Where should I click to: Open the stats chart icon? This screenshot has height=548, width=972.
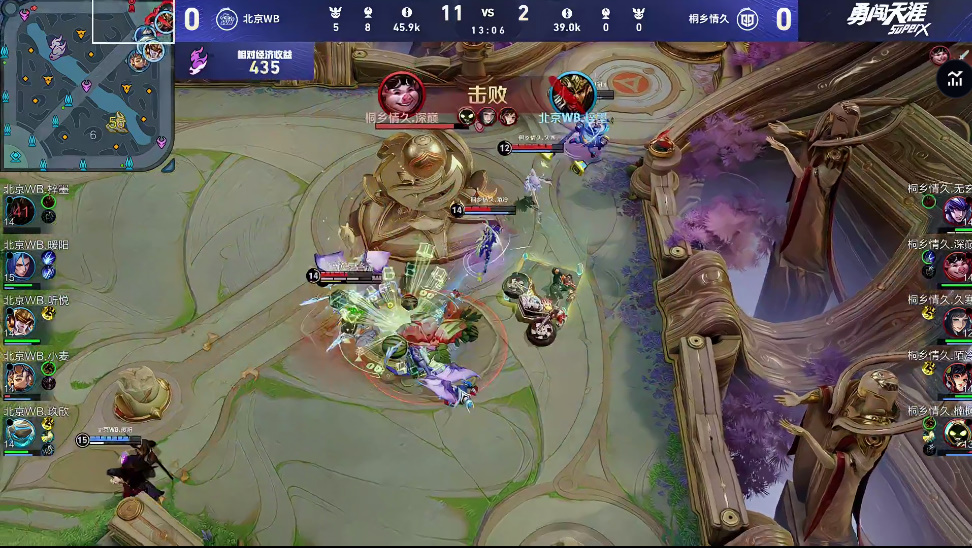(x=951, y=81)
